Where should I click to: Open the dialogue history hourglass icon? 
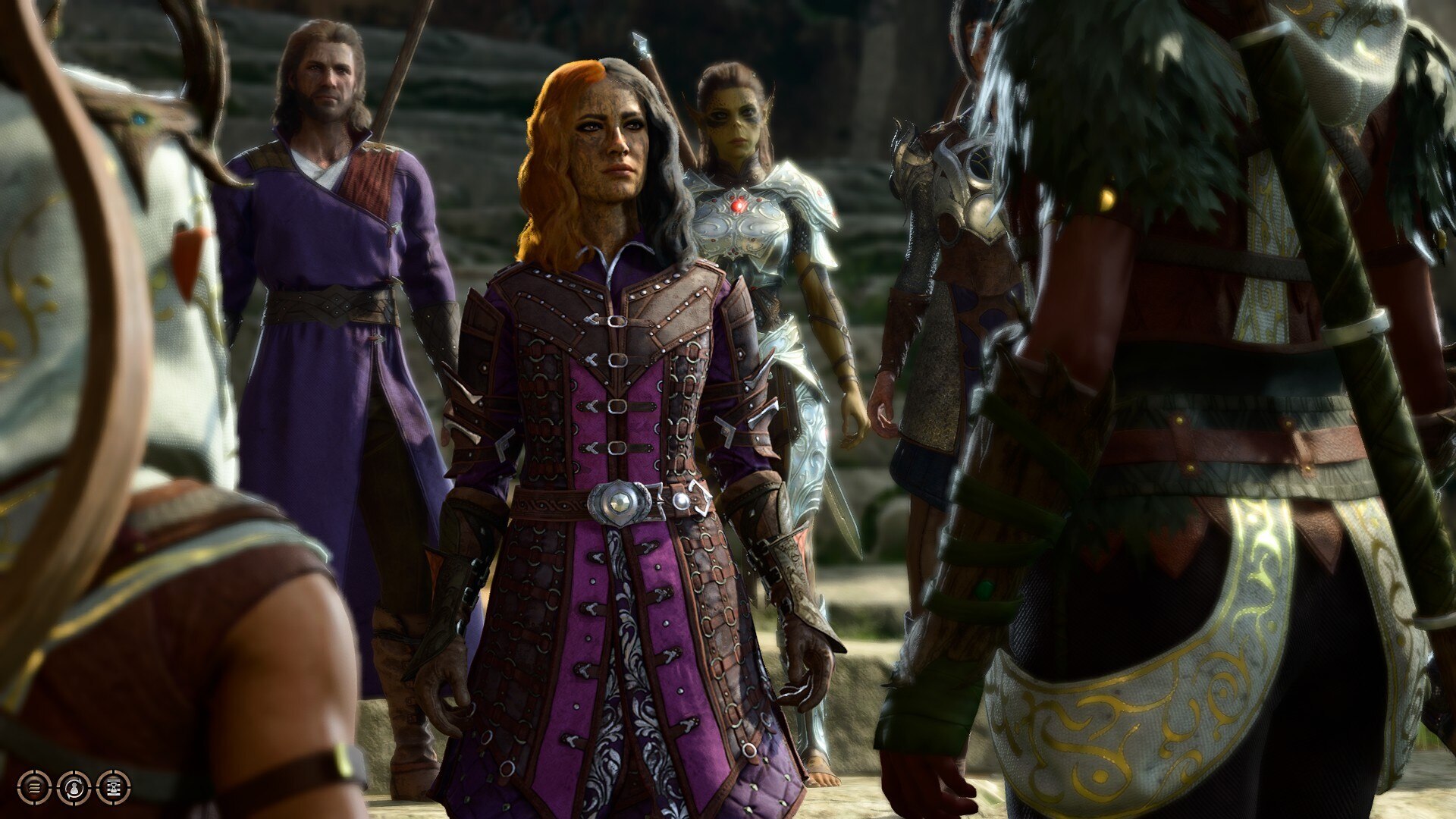pos(114,788)
